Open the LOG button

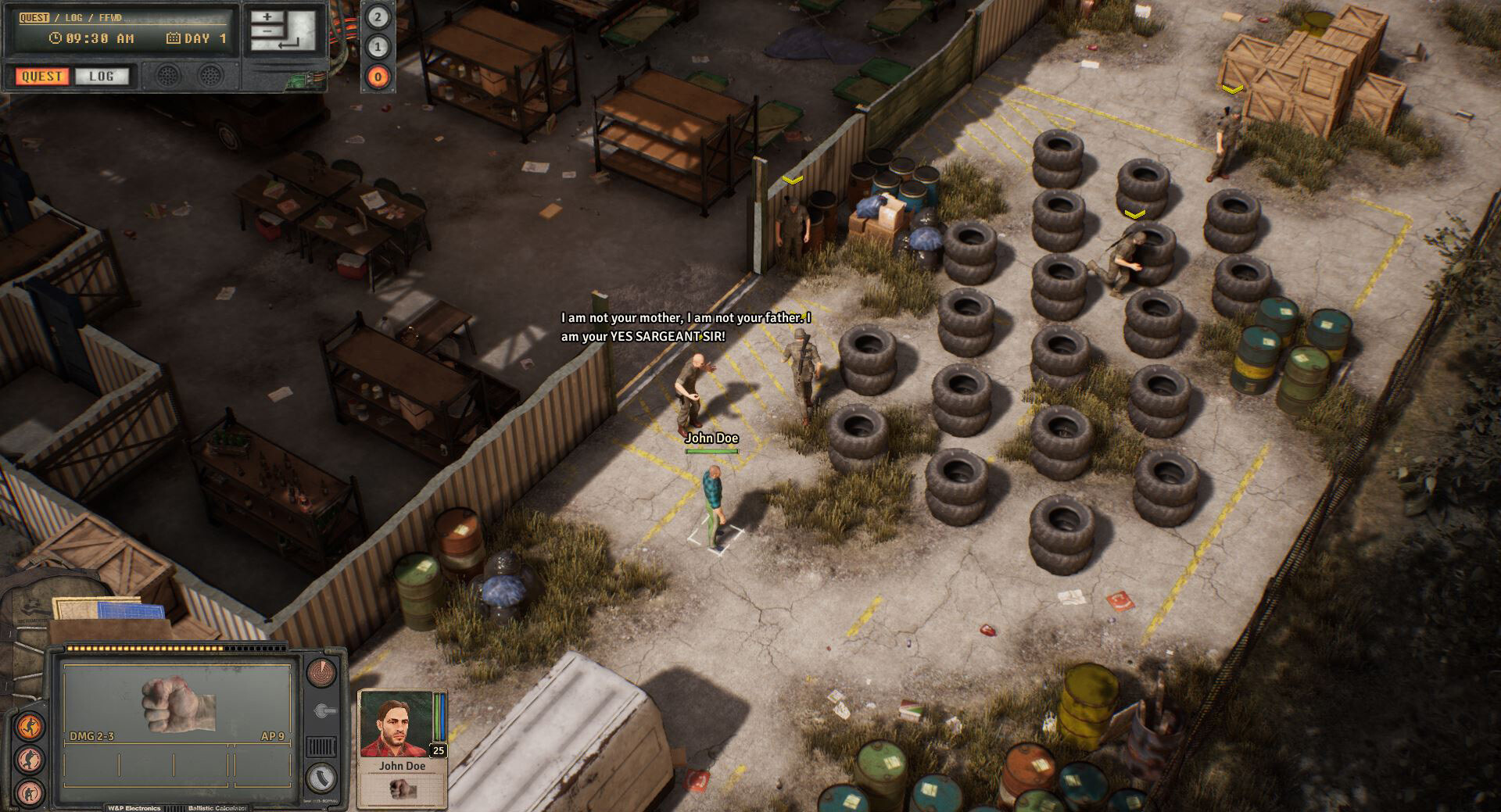(101, 76)
